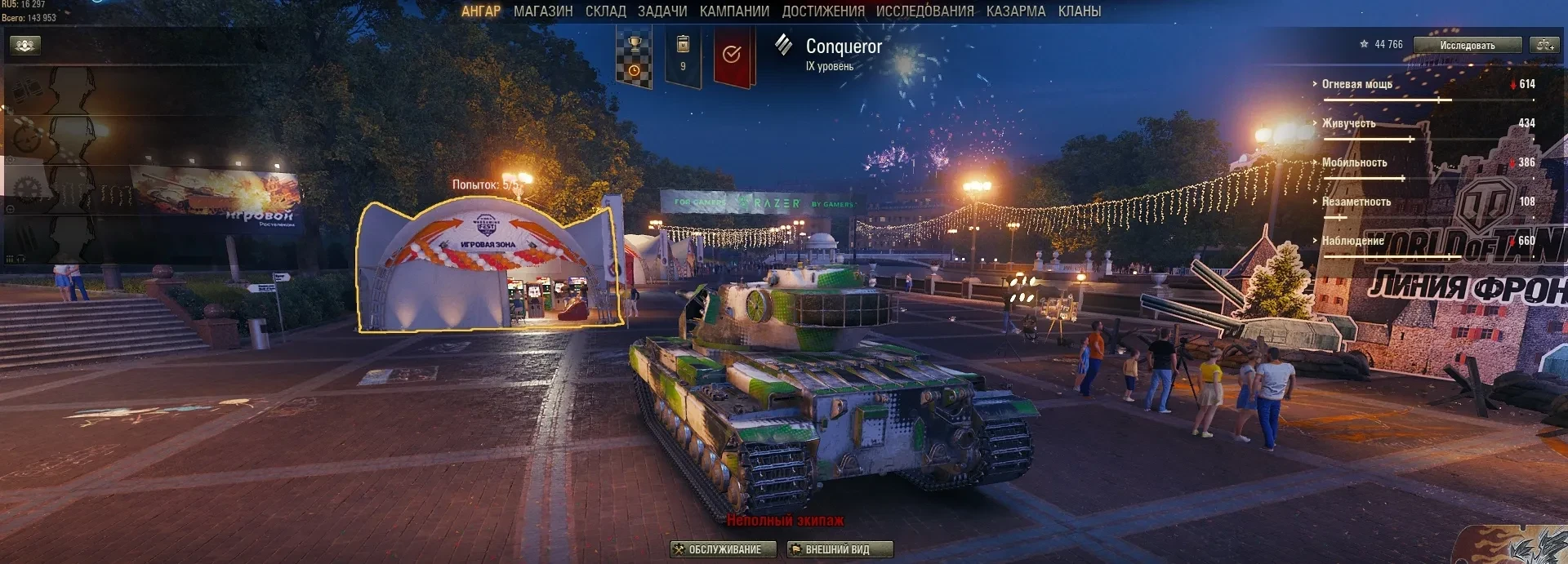
Task: Open the ДОСТИЖЕНИЯ achievements tab
Action: click(x=823, y=11)
